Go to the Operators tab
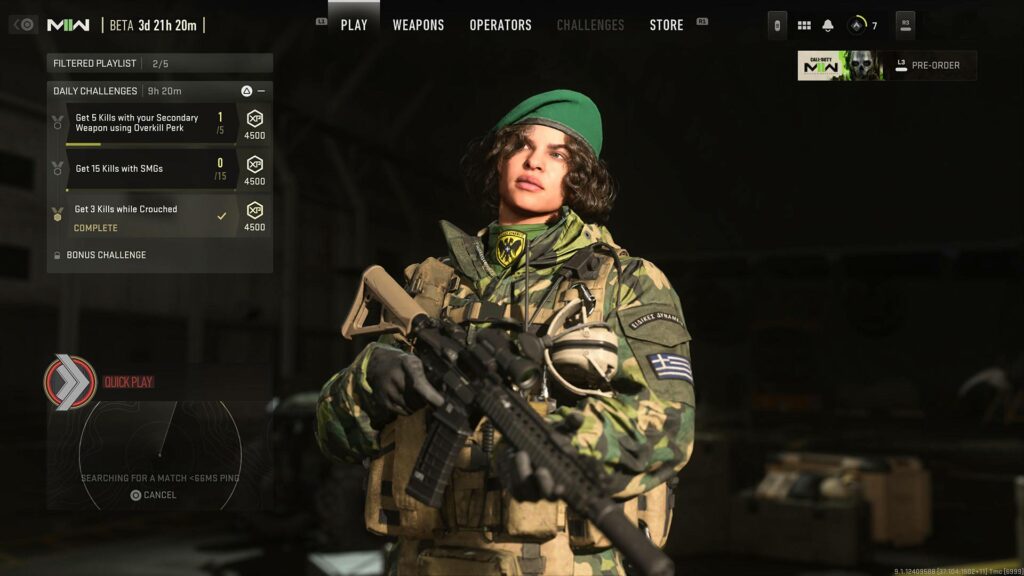Viewport: 1024px width, 576px height. coord(500,25)
